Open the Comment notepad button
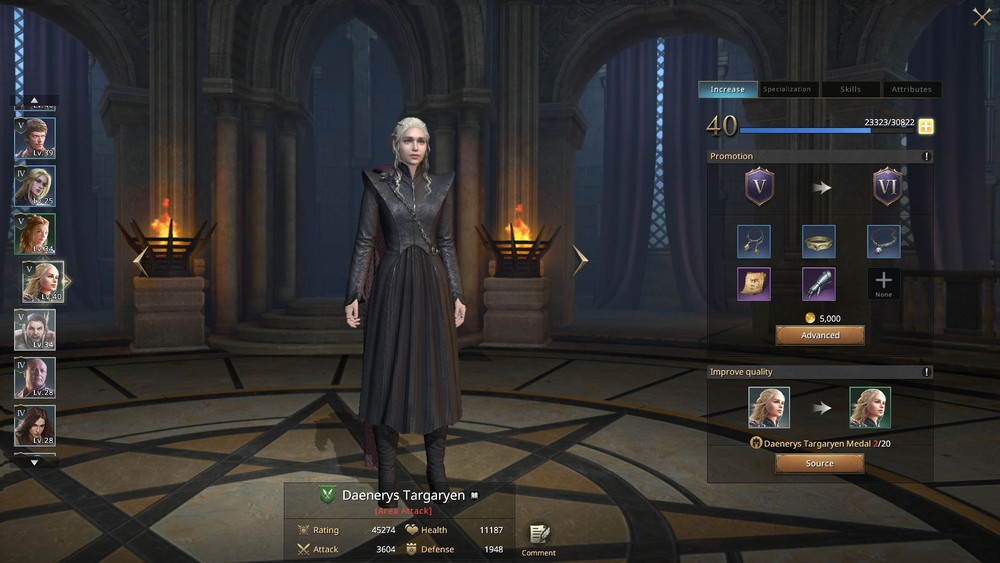 tap(538, 537)
